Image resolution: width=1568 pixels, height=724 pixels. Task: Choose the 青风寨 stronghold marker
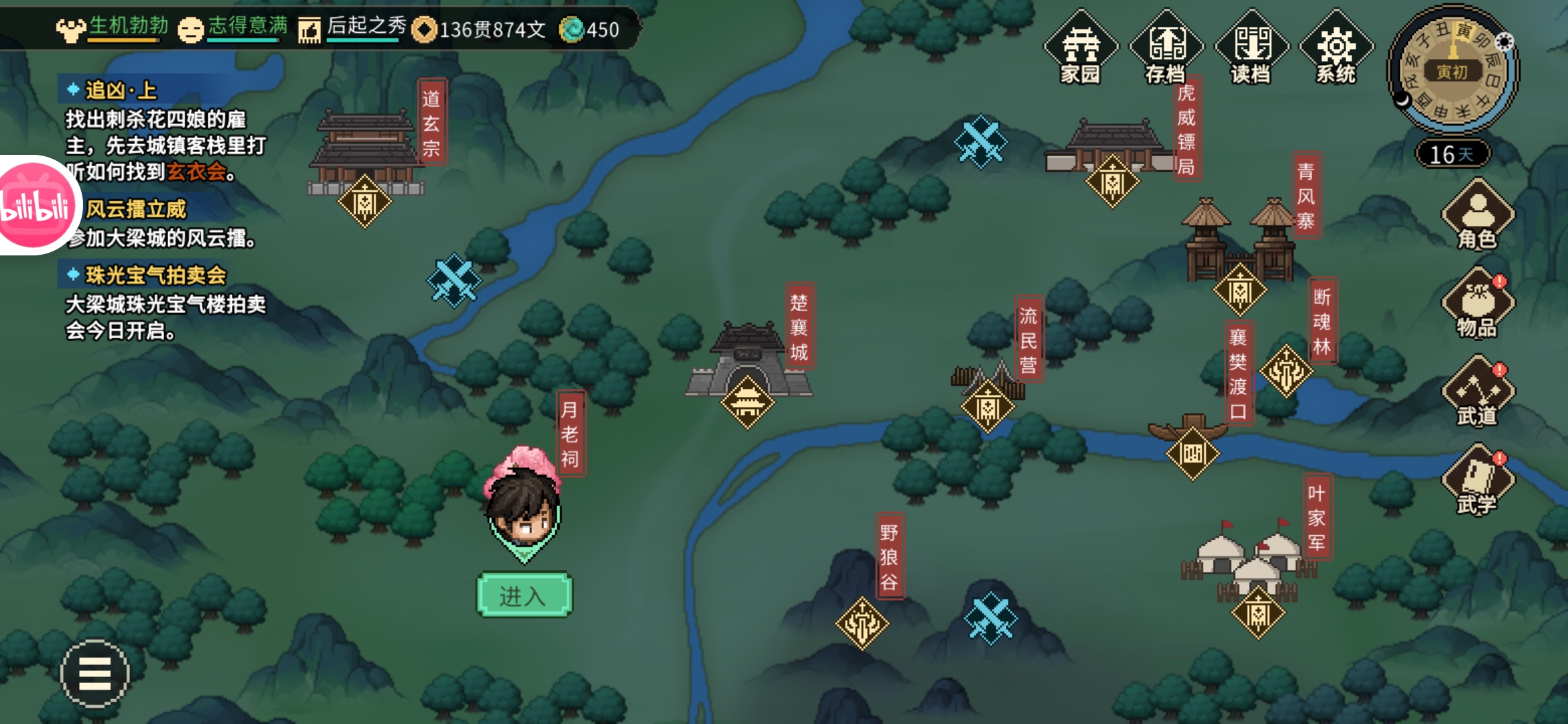pos(1240,290)
